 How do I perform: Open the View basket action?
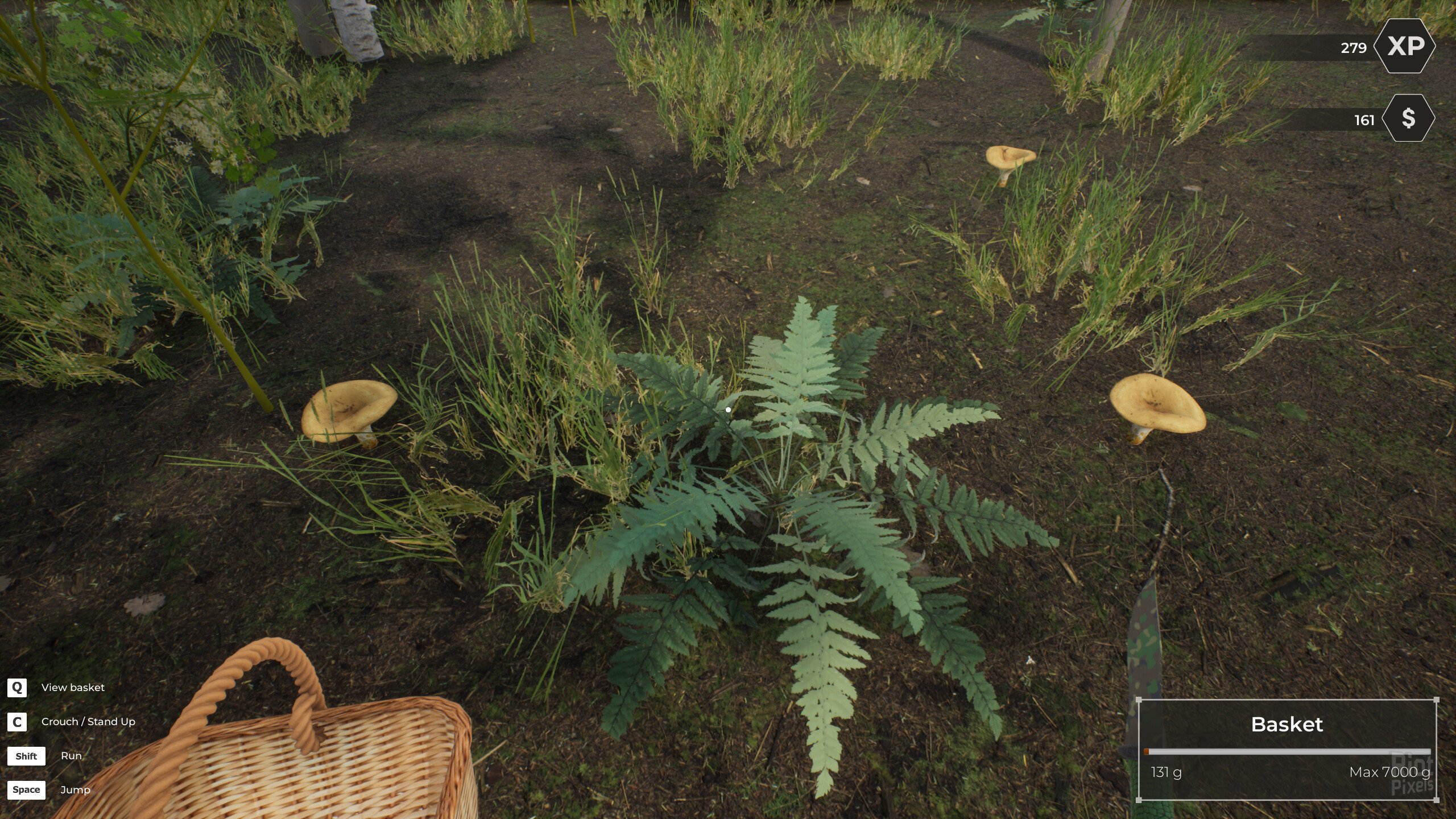(x=72, y=687)
